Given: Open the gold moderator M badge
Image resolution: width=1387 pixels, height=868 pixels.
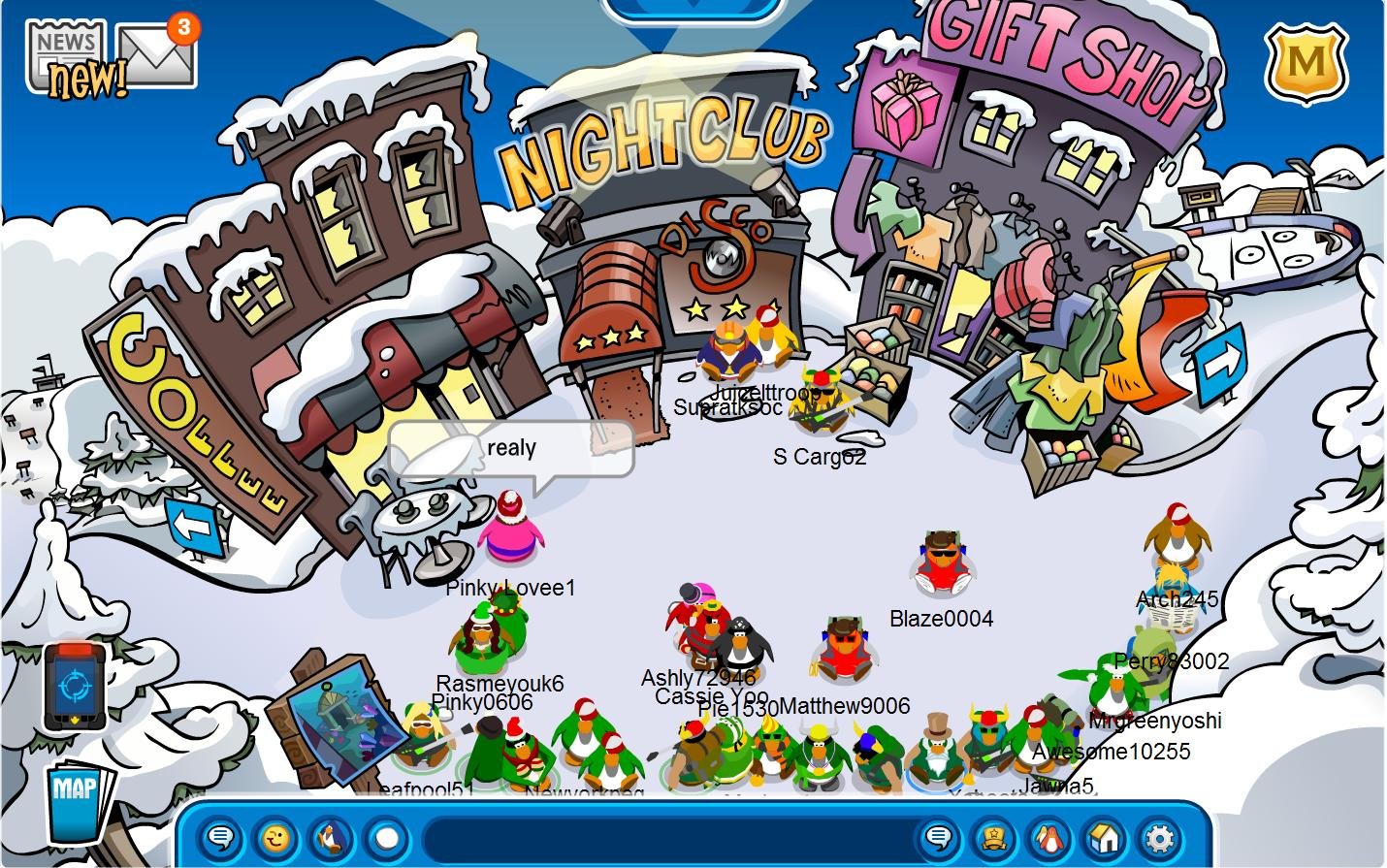Looking at the screenshot, I should 1306,64.
